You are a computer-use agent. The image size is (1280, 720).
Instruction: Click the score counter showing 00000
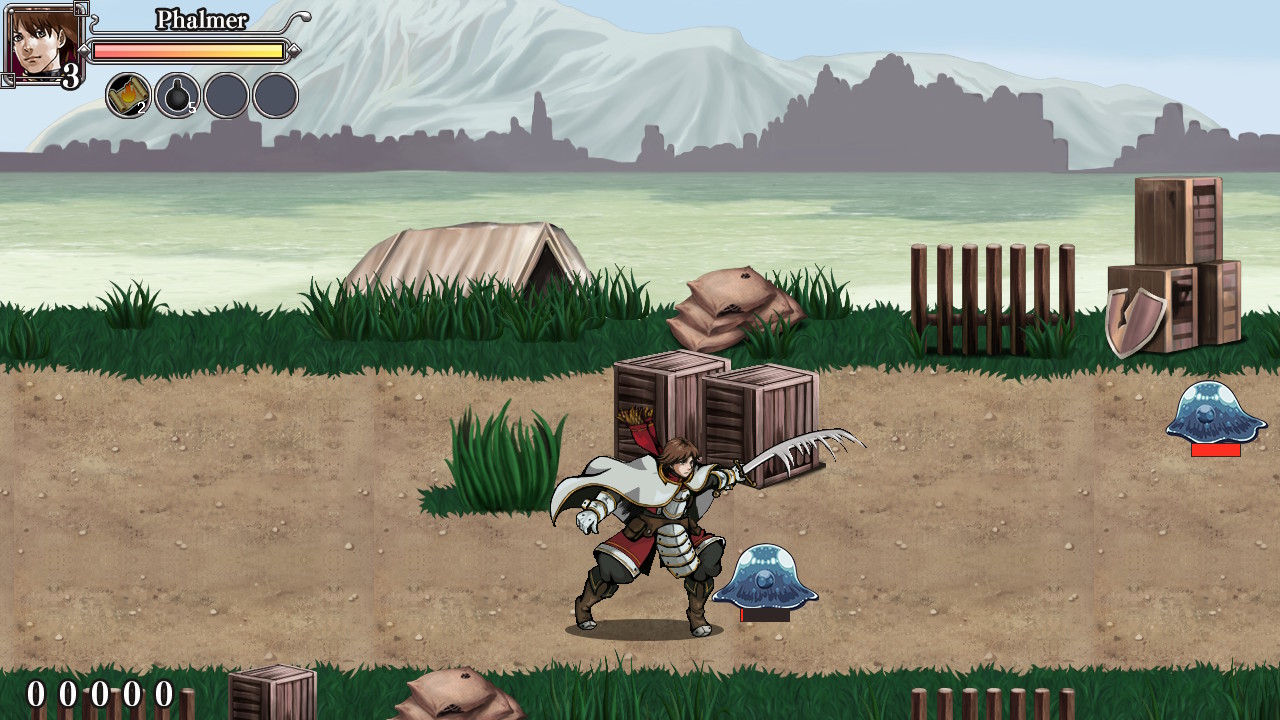coord(98,692)
